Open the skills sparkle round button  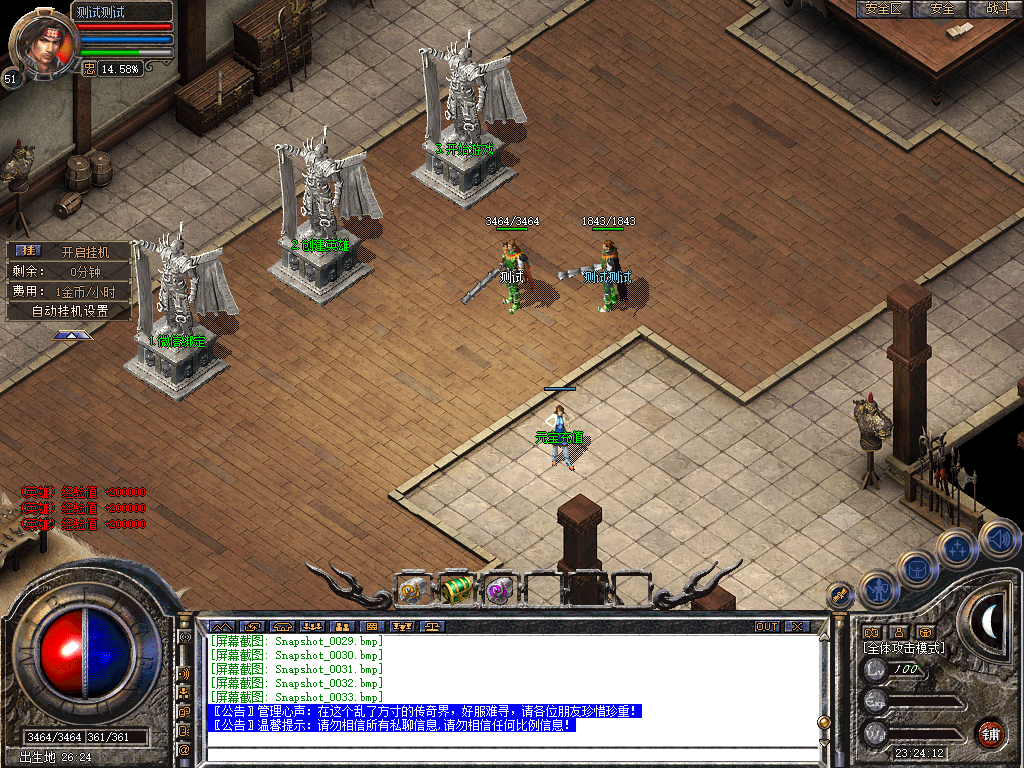pyautogui.click(x=957, y=548)
